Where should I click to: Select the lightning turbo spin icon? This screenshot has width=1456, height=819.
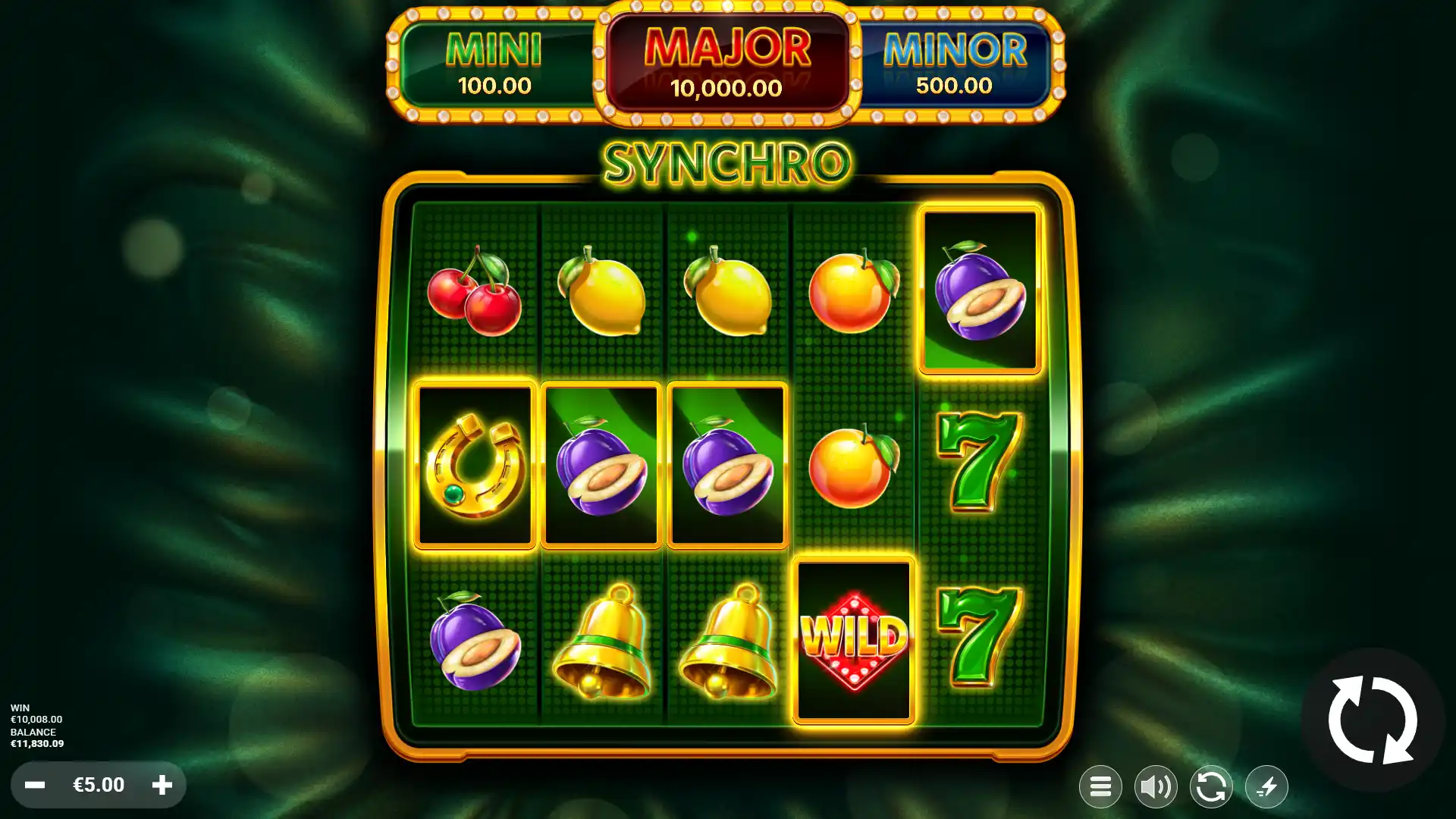(1266, 786)
